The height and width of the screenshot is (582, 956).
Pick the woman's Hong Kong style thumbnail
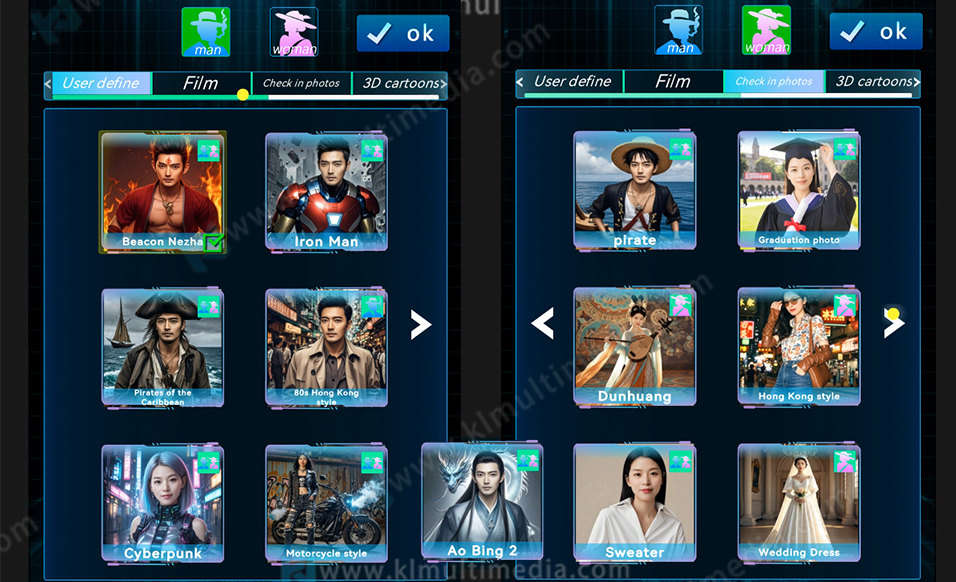[x=798, y=345]
